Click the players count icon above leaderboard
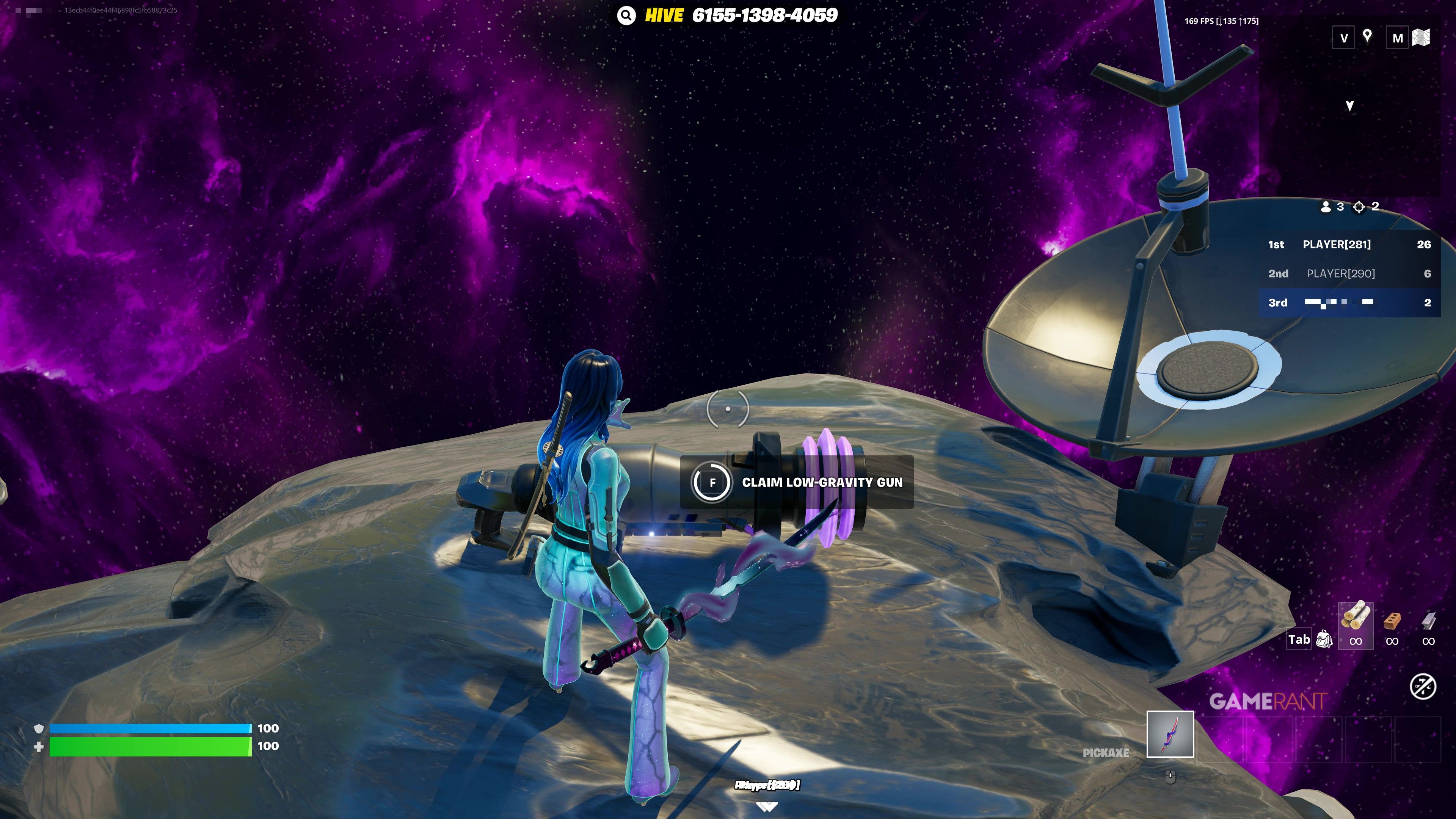Image resolution: width=1456 pixels, height=819 pixels. coord(1326,207)
